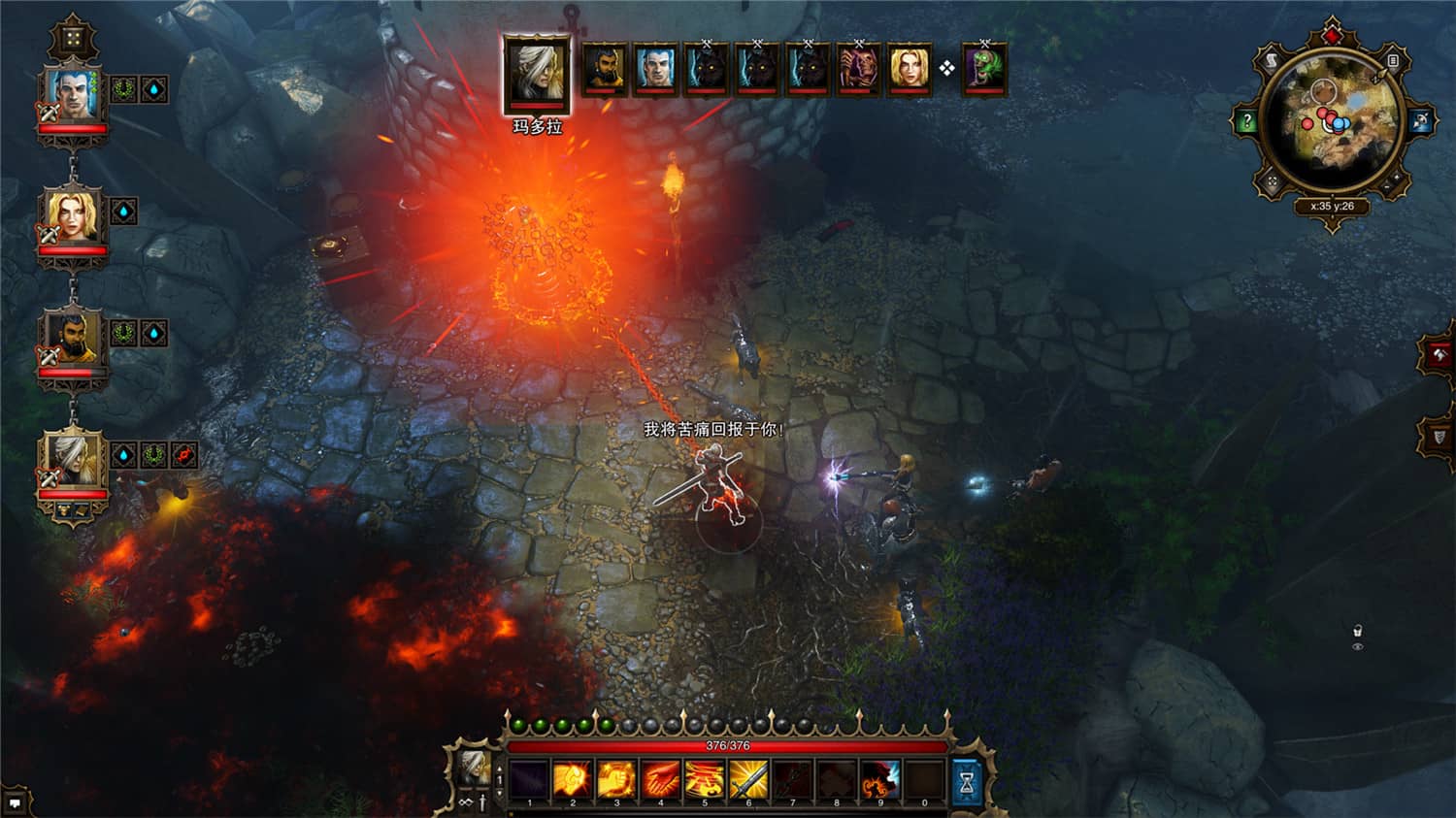
Task: Click the crossed-swords combat indicator on the top portrait
Action: (x=50, y=112)
